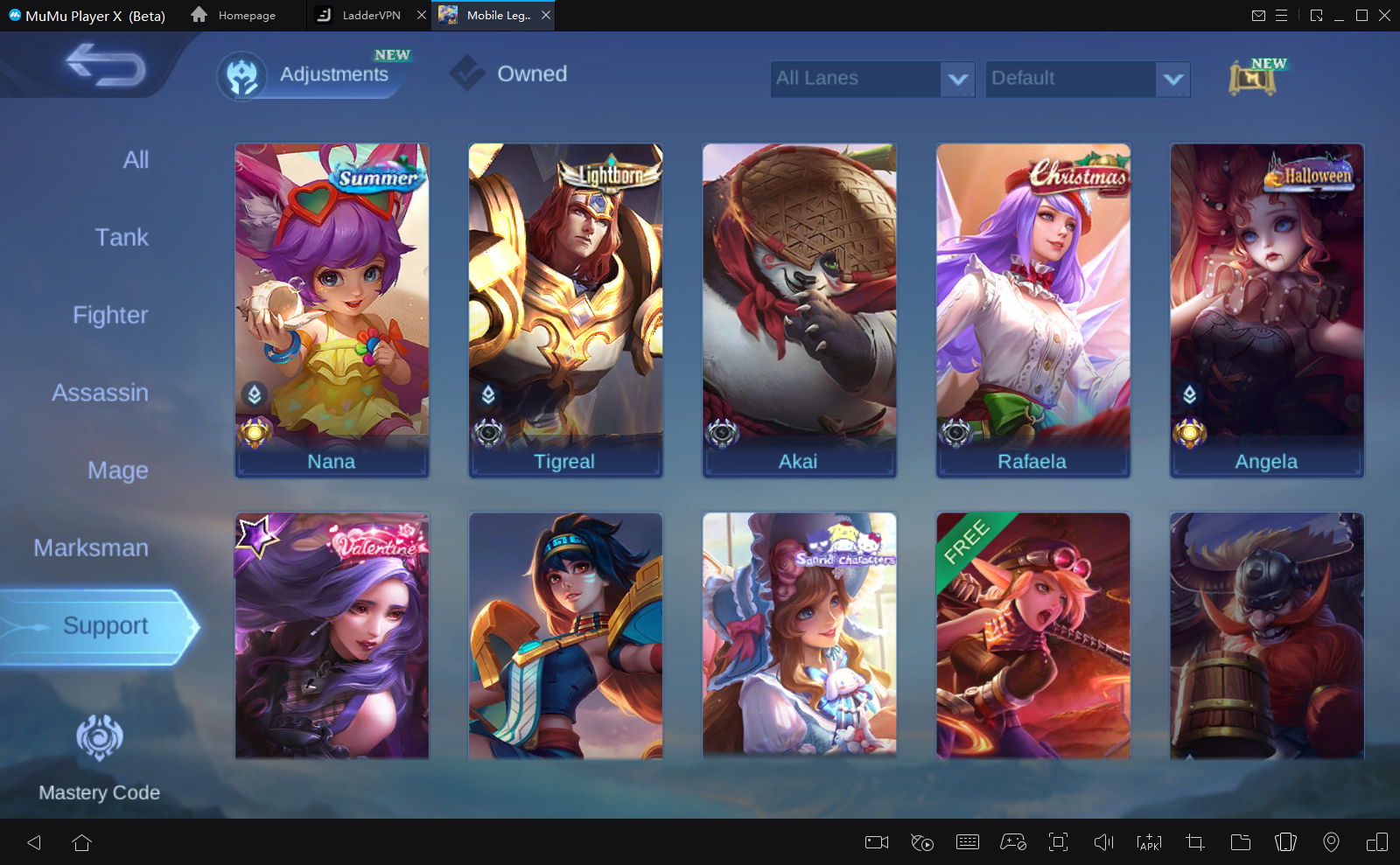This screenshot has height=865, width=1400.
Task: Go back using the arrow button
Action: pyautogui.click(x=106, y=66)
